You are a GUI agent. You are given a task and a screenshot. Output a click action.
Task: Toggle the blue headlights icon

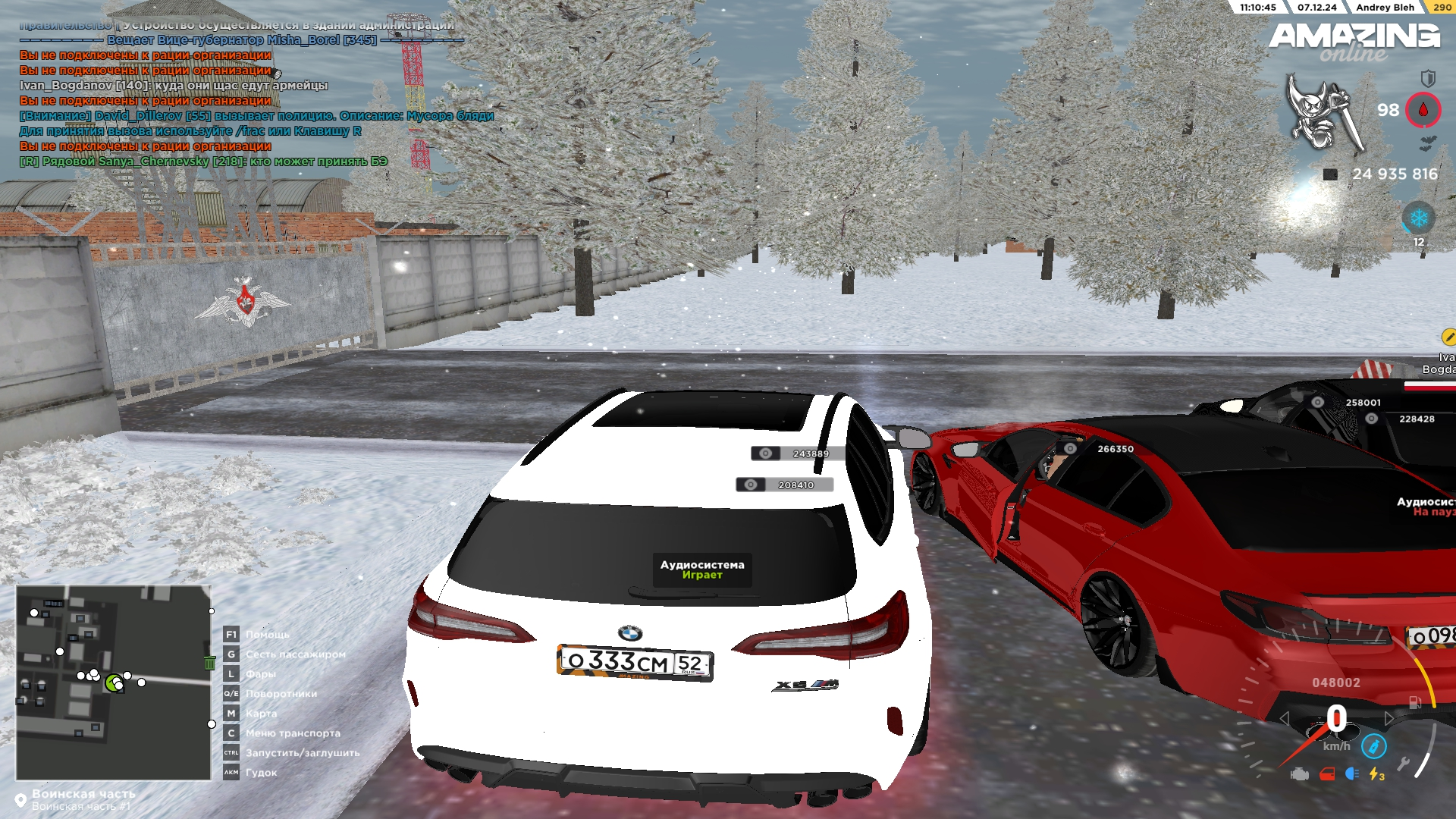tap(1351, 773)
